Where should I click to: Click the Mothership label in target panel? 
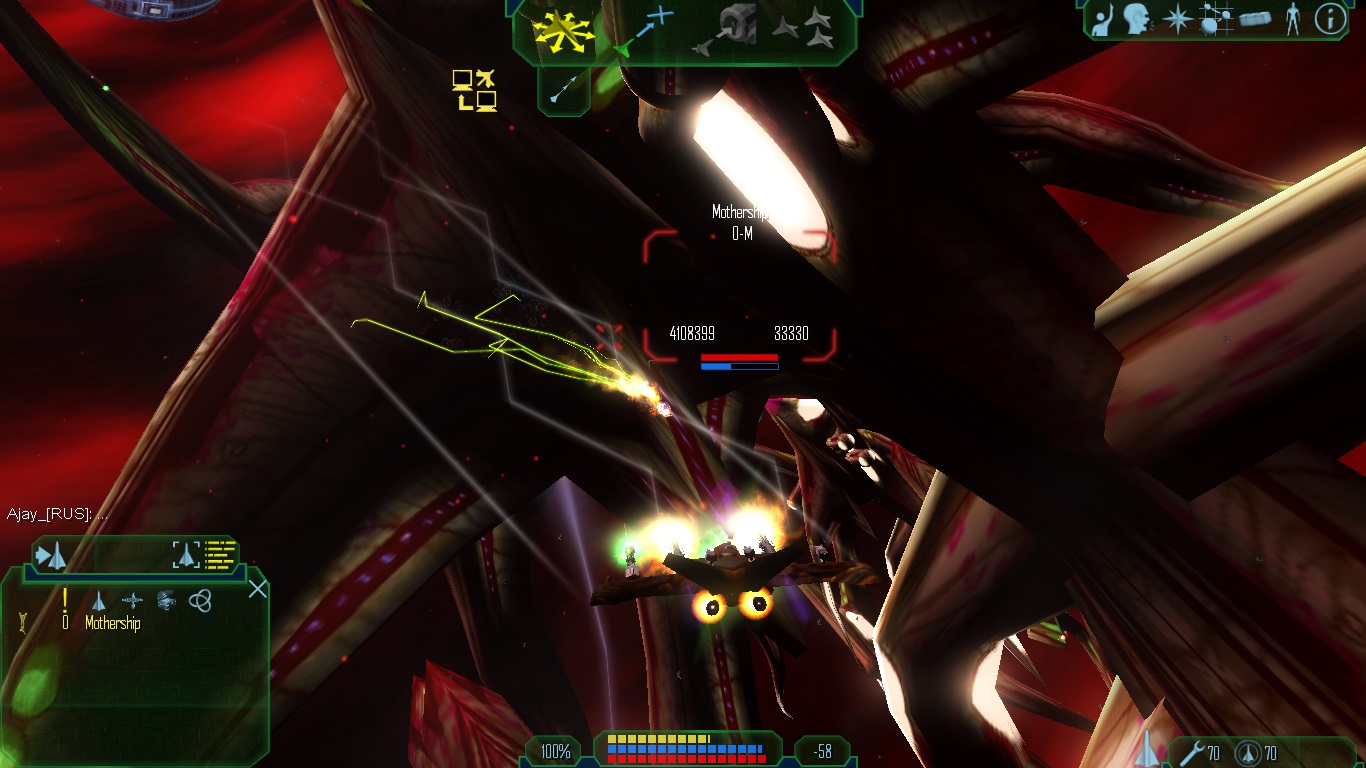(113, 622)
